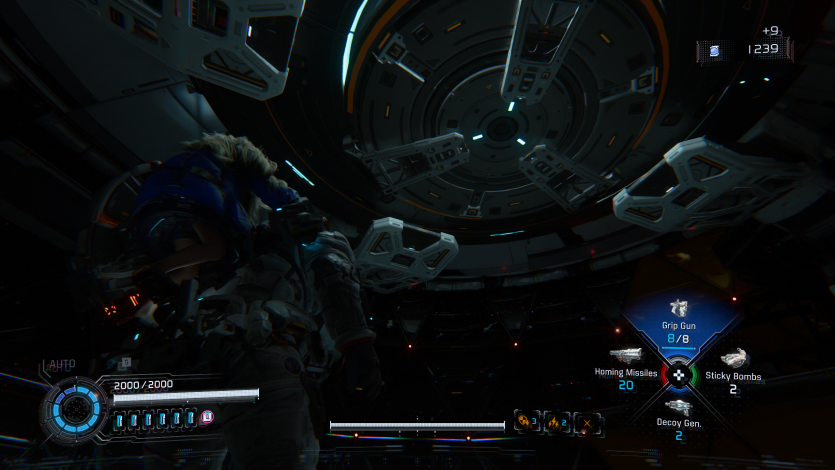Click the weapon wheel center hub
This screenshot has height=470, width=835.
[x=679, y=374]
